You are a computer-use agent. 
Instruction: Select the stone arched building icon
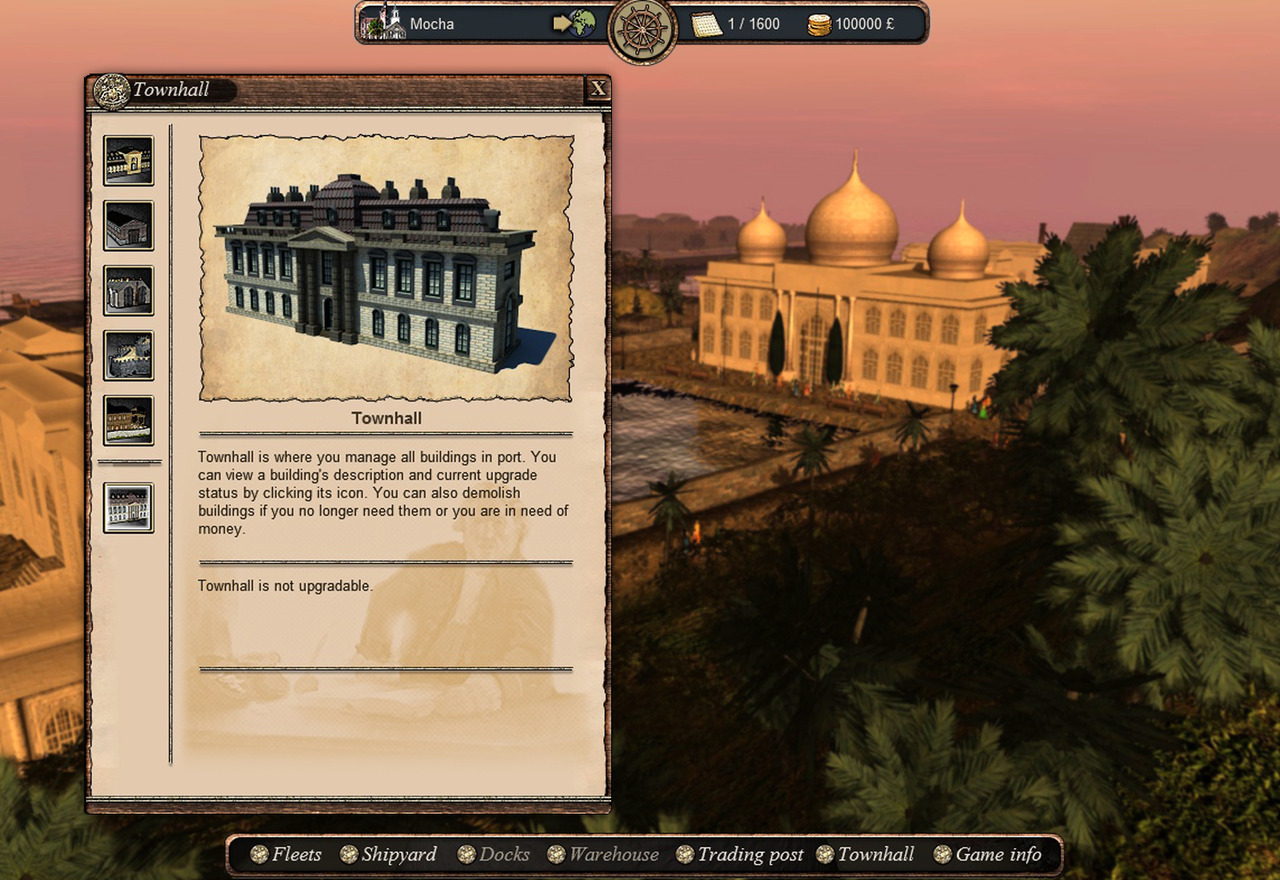[x=129, y=291]
